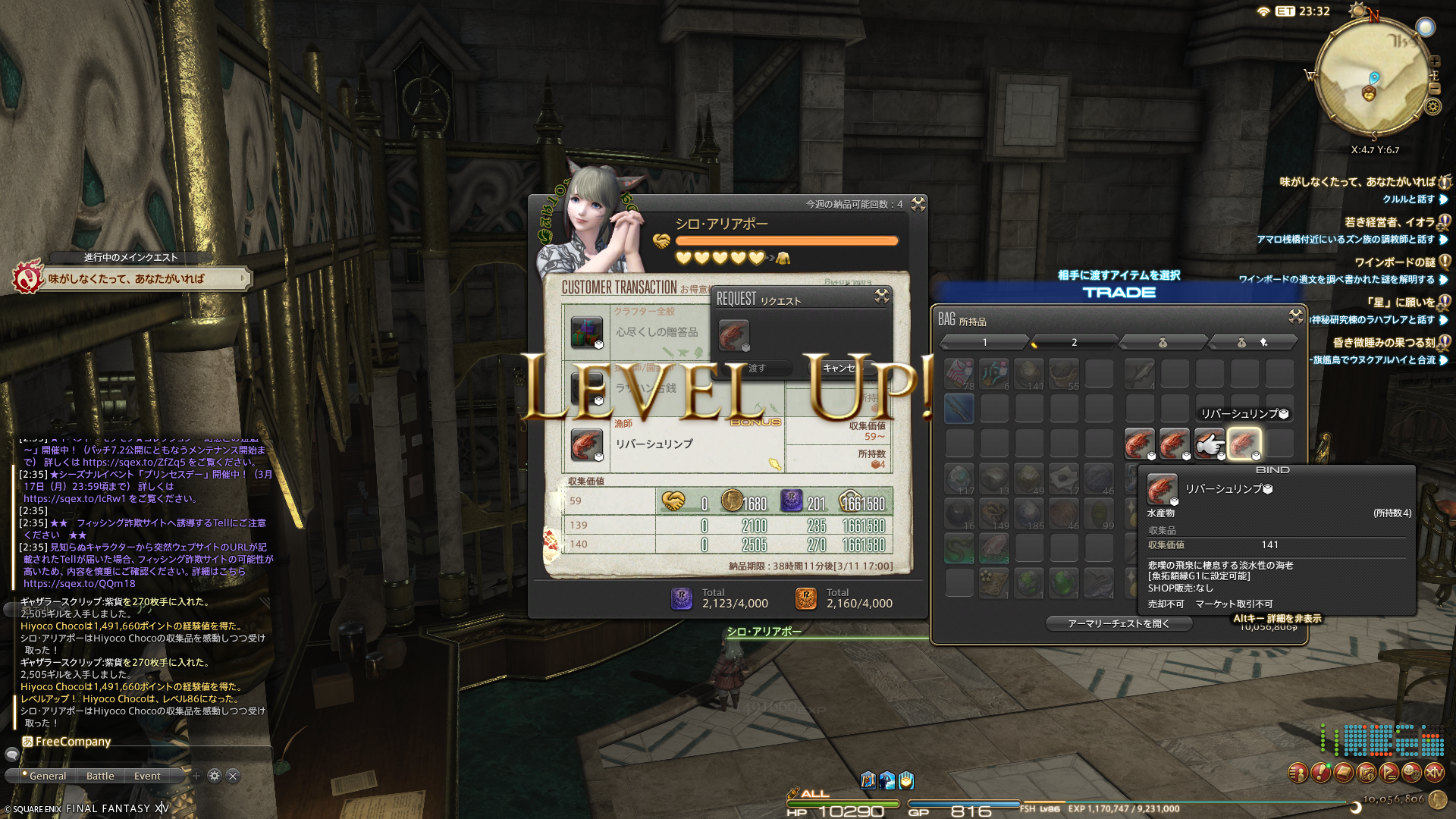Switch to inventory tab 1
The image size is (1456, 819).
[x=984, y=343]
